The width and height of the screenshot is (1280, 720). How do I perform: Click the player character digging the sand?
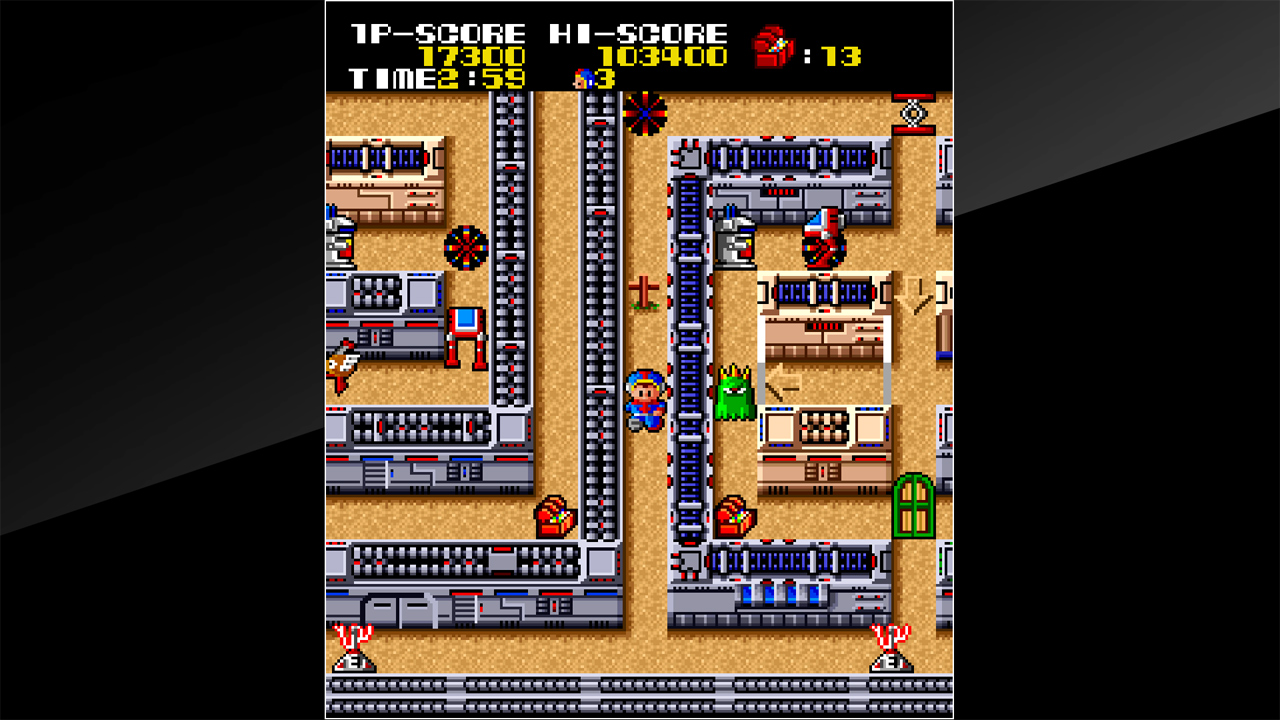646,399
